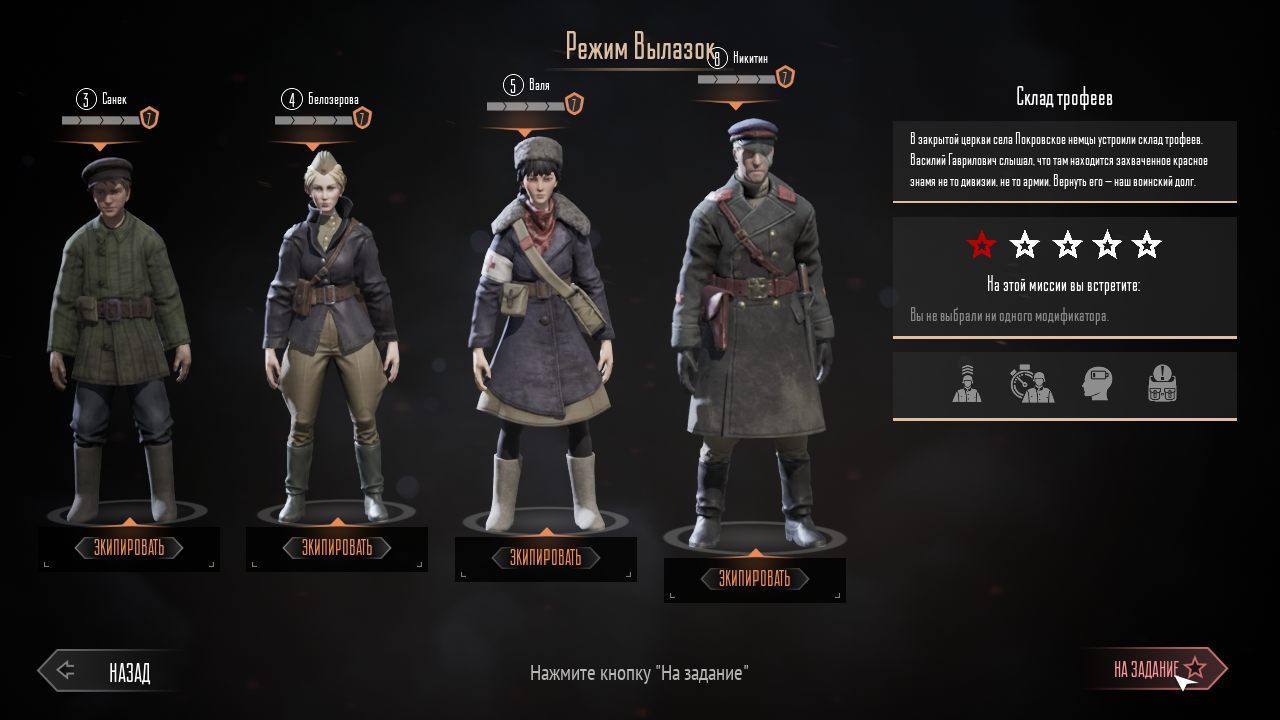
Task: Set difficulty to the last white star
Action: (1147, 244)
